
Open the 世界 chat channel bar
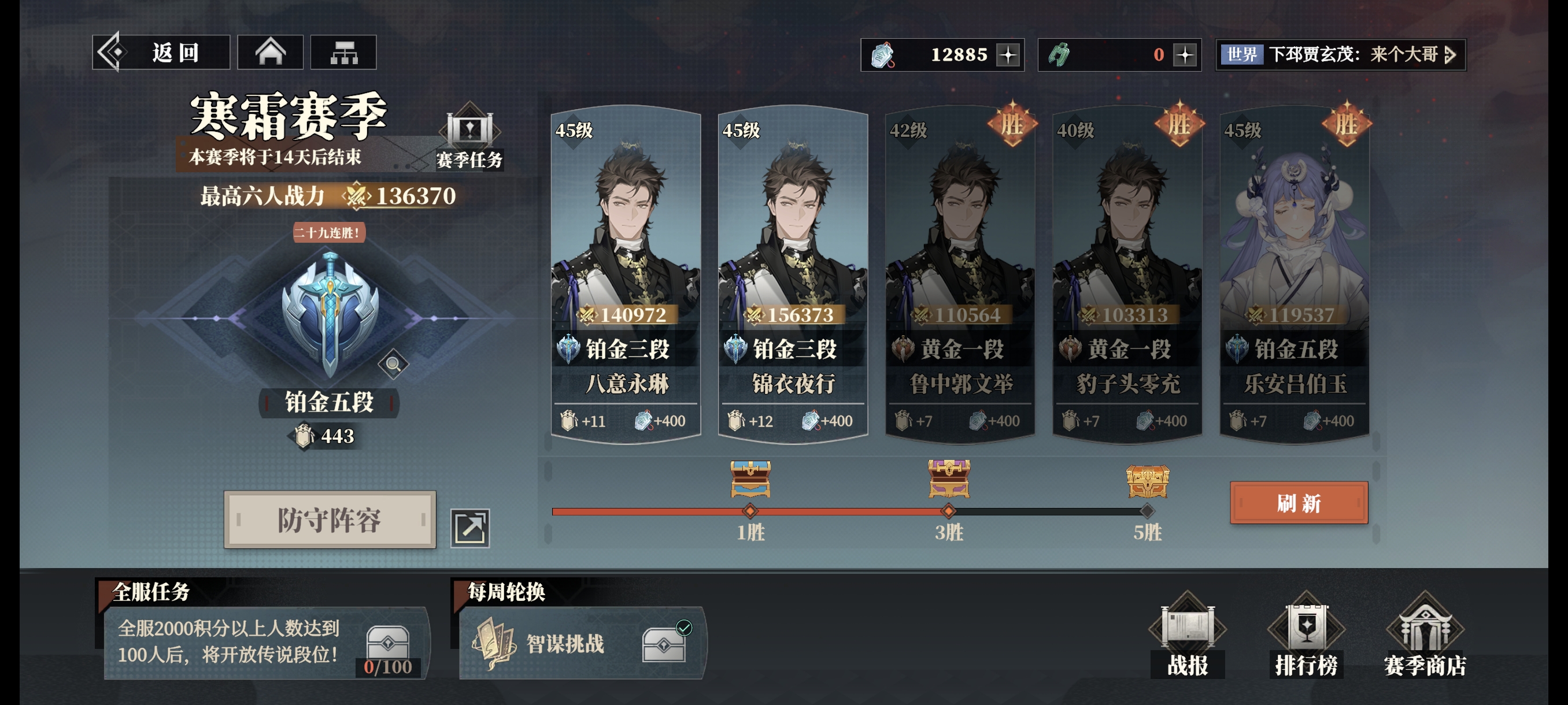click(x=1340, y=55)
